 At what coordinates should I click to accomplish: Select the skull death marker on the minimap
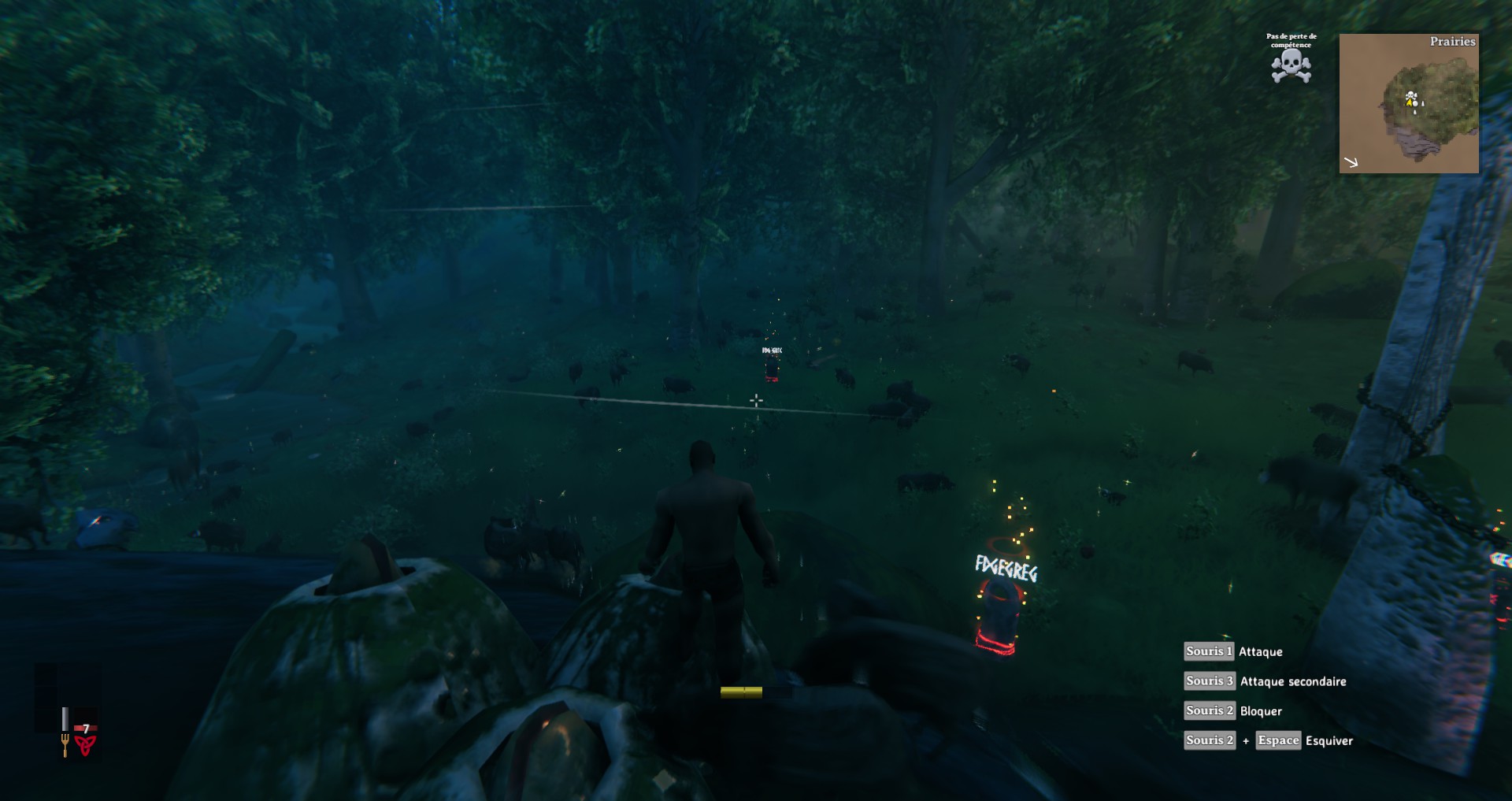pyautogui.click(x=1412, y=97)
